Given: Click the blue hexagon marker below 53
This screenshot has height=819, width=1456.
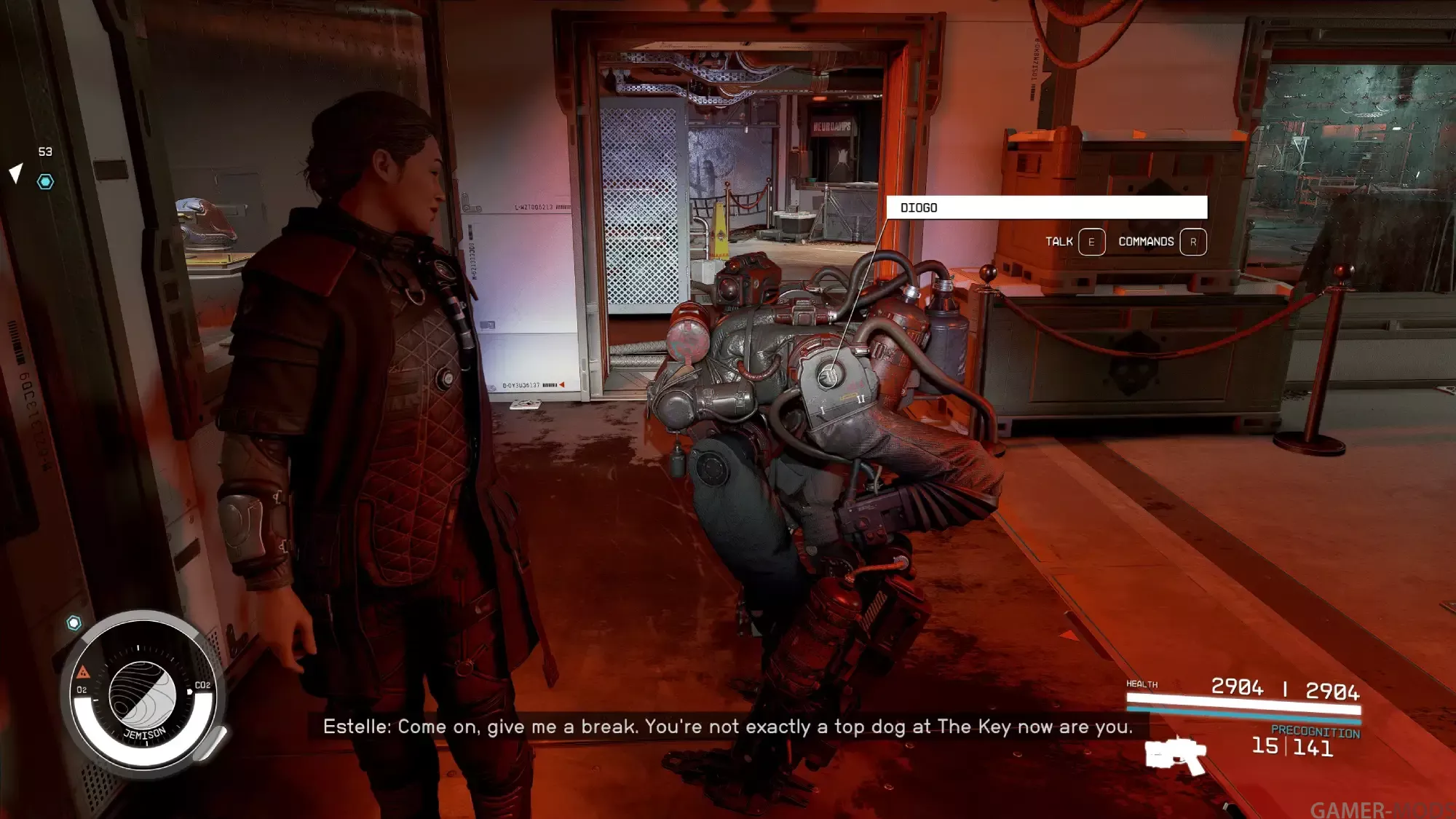Looking at the screenshot, I should coord(45,182).
